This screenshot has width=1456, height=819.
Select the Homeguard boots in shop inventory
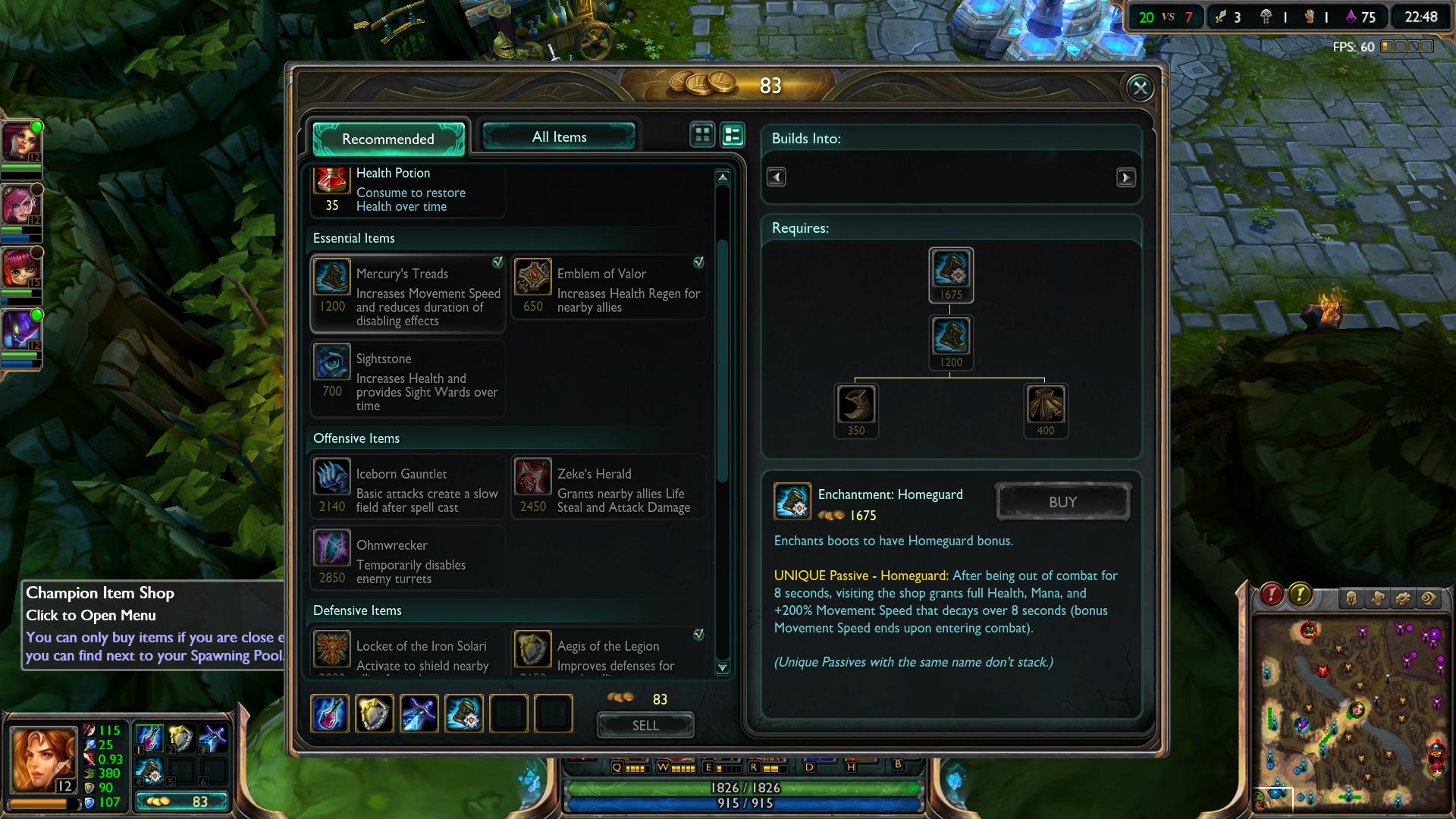click(463, 714)
